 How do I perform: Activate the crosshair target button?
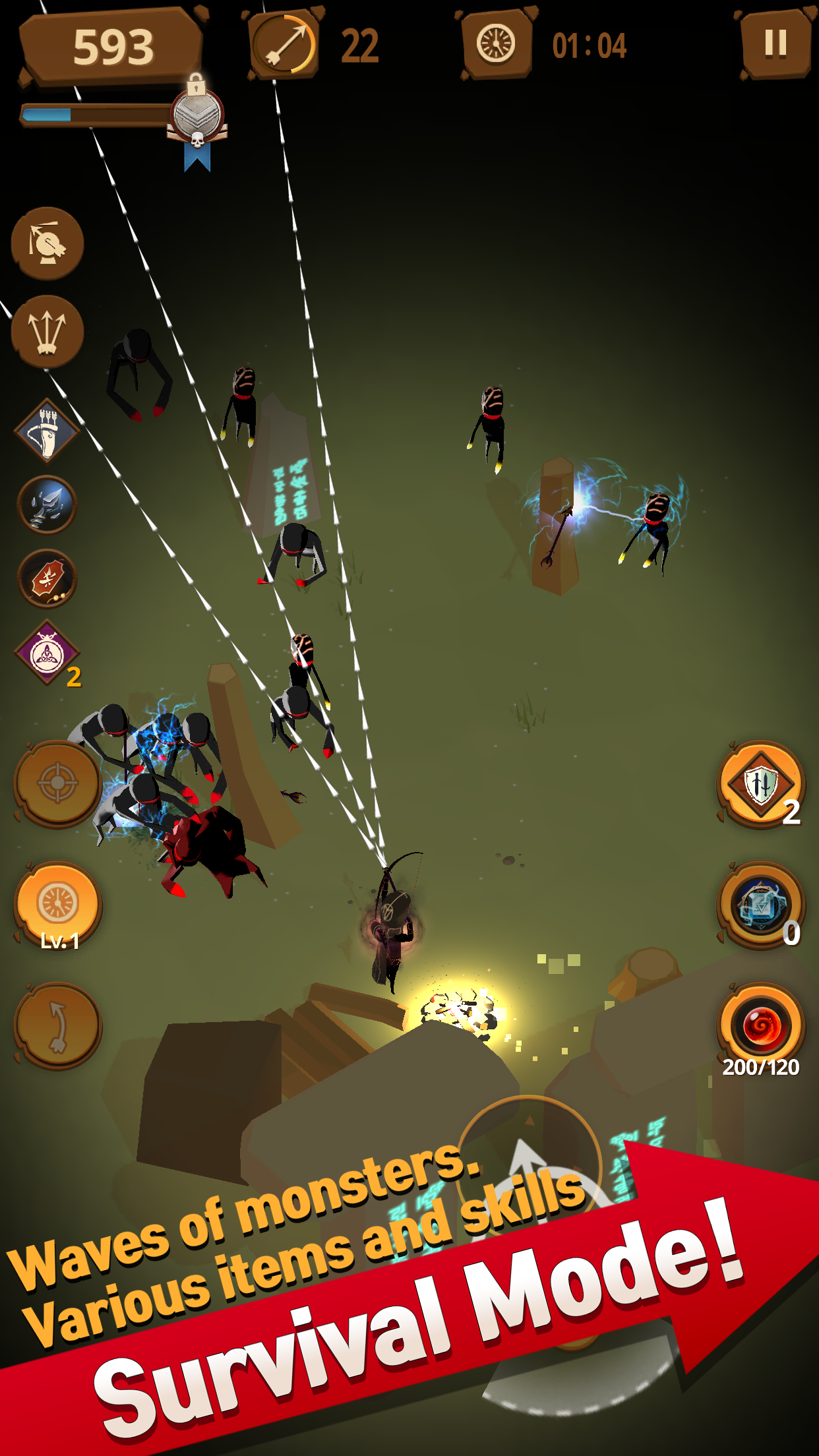(x=58, y=783)
